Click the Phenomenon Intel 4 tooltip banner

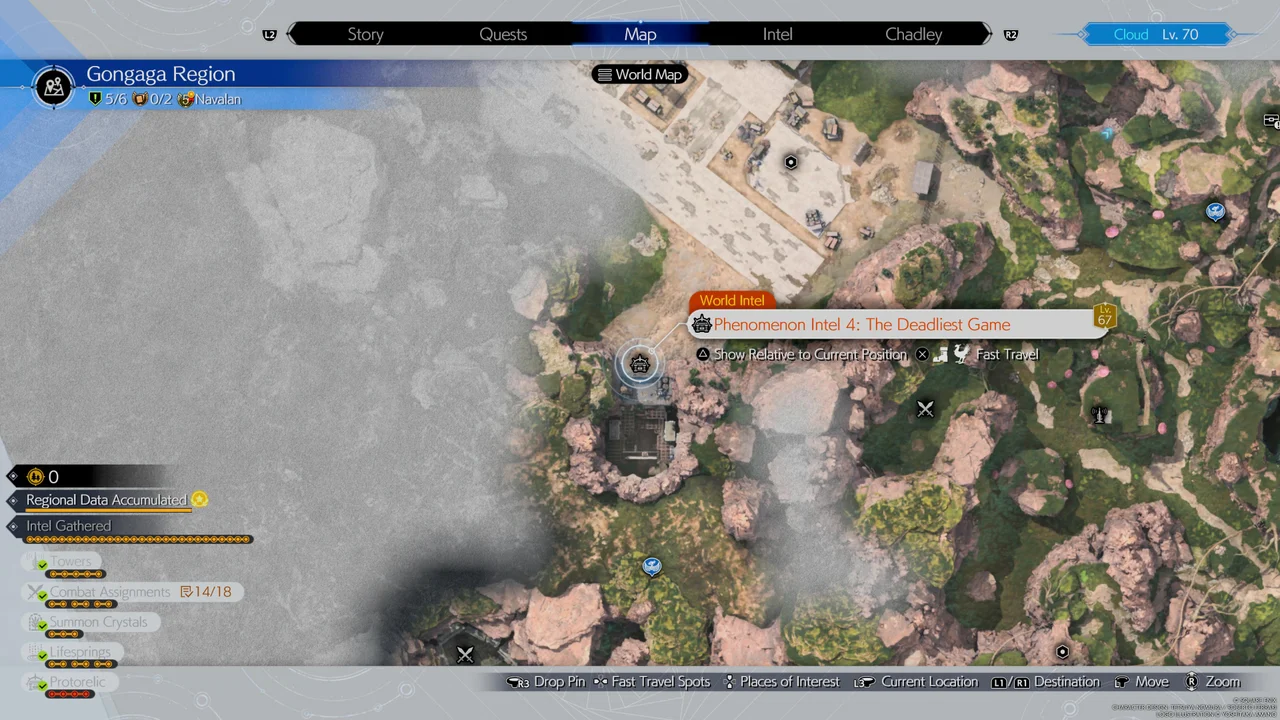pos(860,325)
